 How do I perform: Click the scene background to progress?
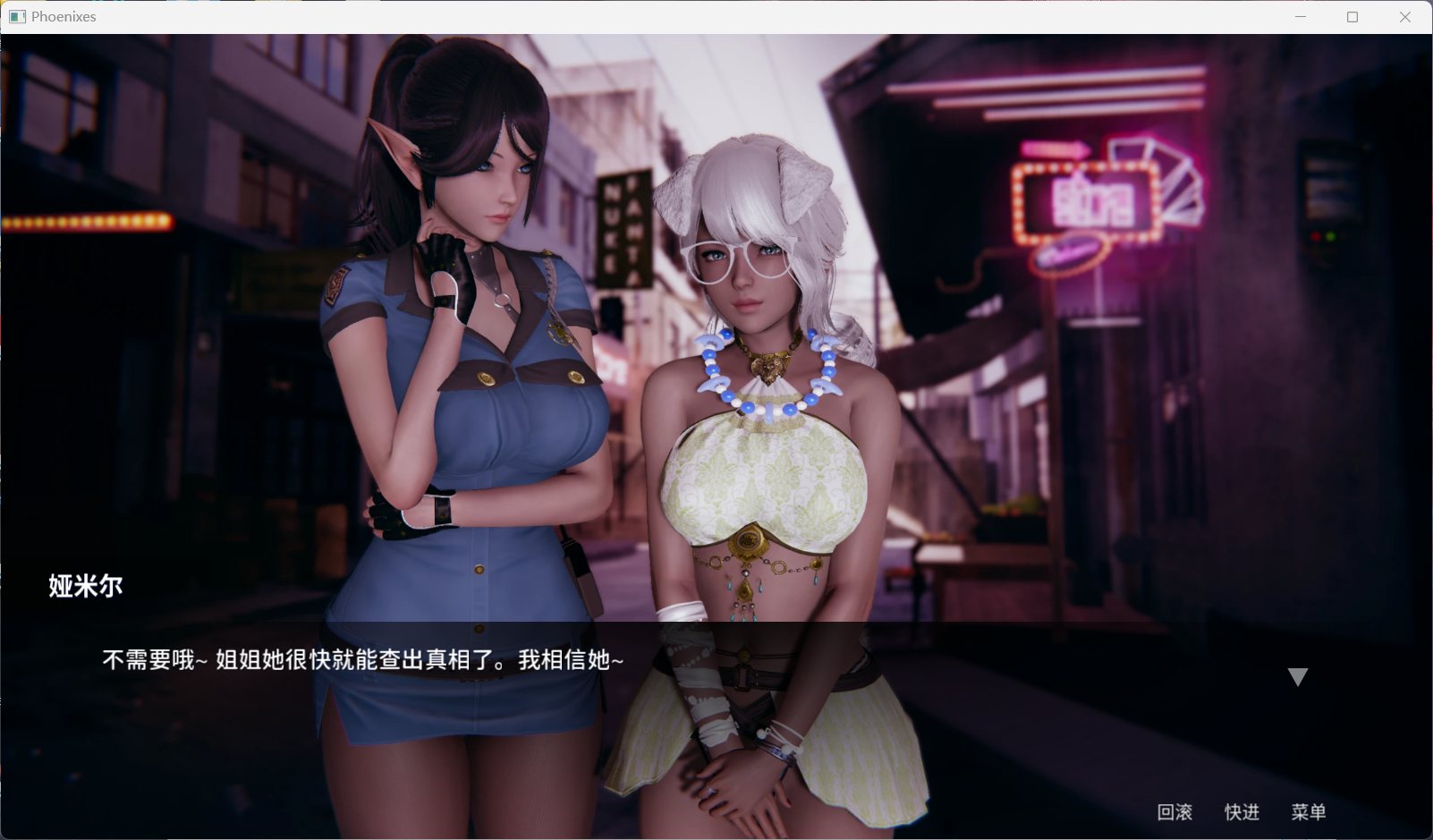(x=1073, y=447)
